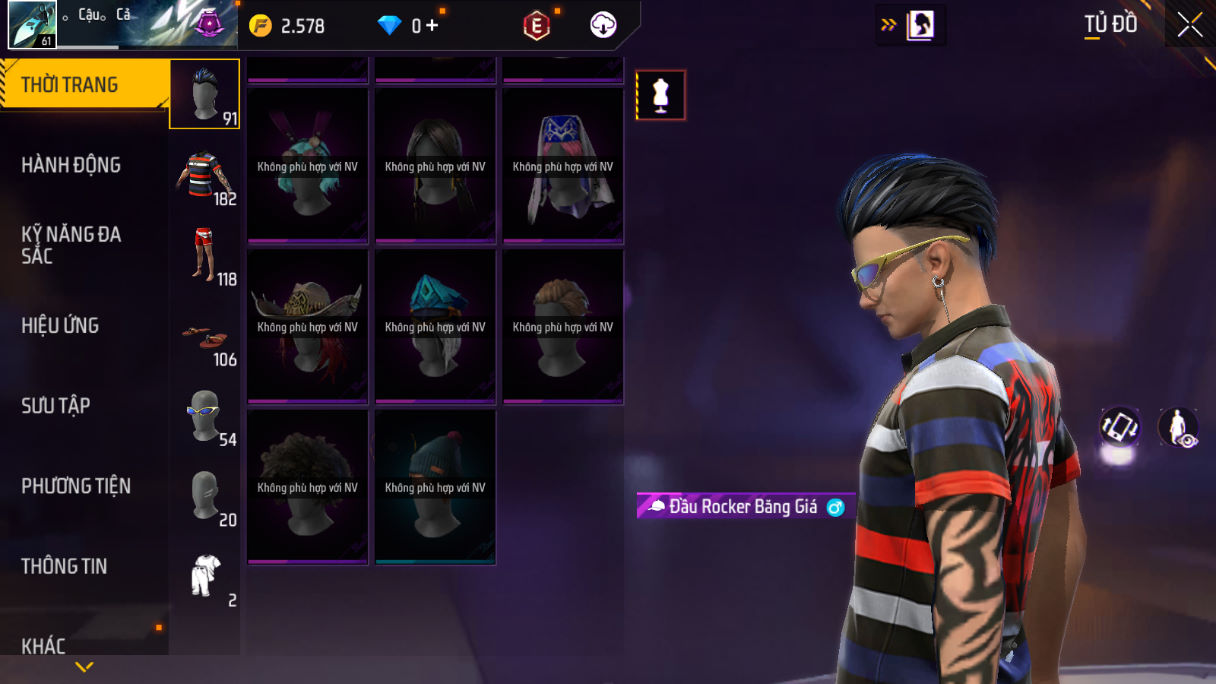Select the head item subcategory with 91 items

[204, 95]
